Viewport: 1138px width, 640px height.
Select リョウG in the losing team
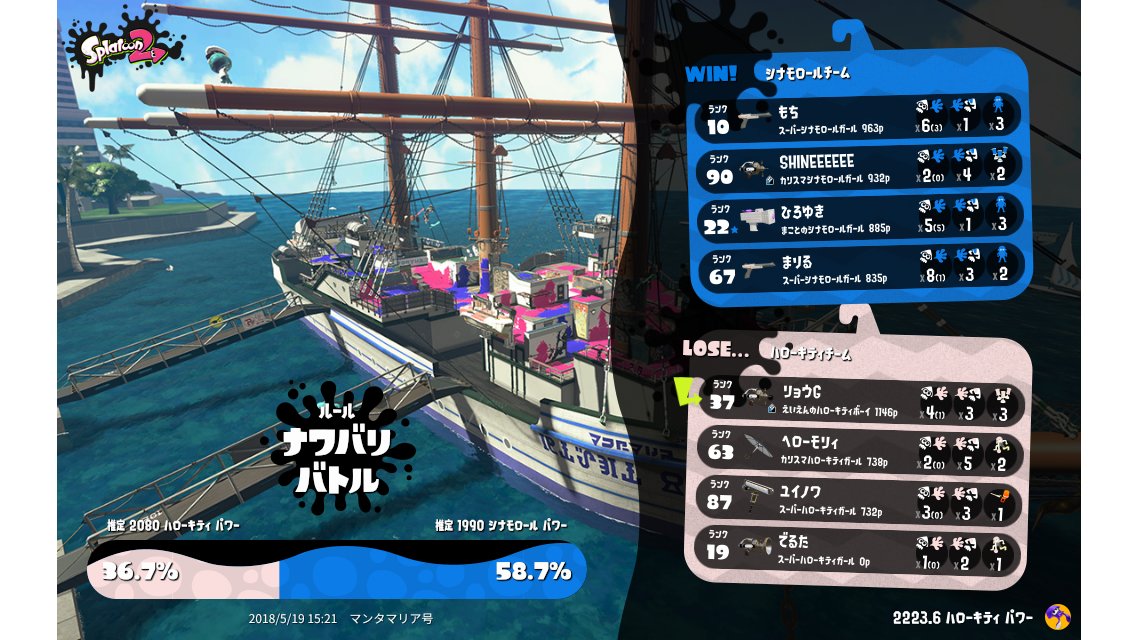click(862, 401)
